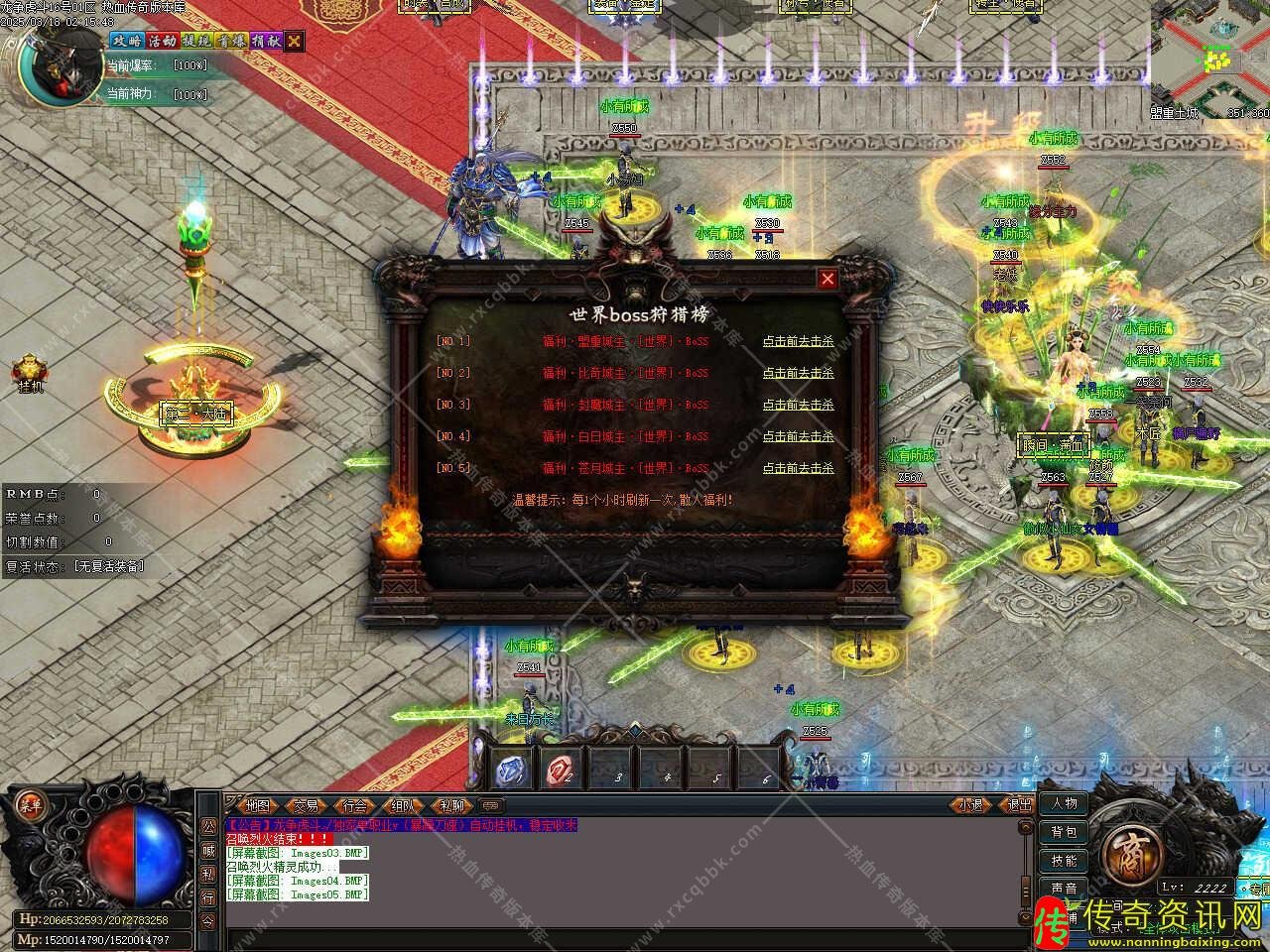The image size is (1270, 952).
Task: Follow the NO.3 封魔城主 kill link
Action: point(798,405)
